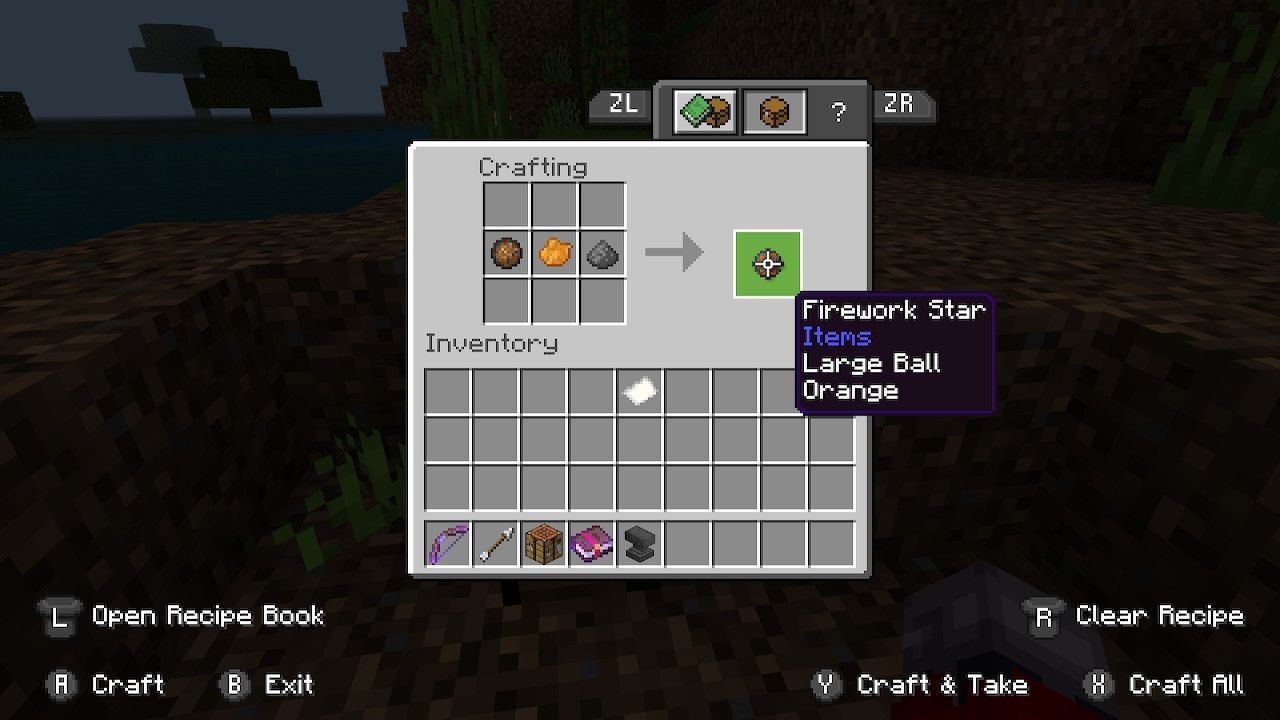The width and height of the screenshot is (1280, 720).
Task: Grab the Arrow from the hotbar
Action: 494,543
